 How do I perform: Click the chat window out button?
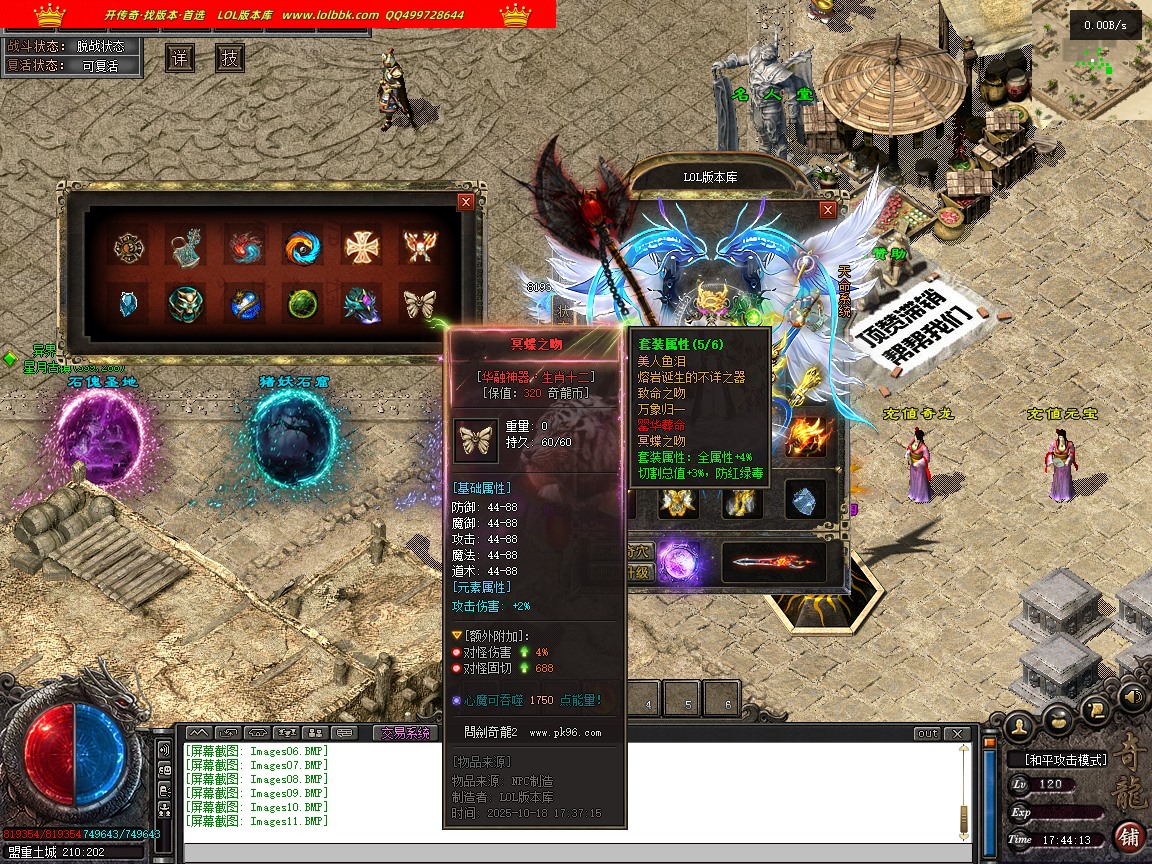pos(928,734)
